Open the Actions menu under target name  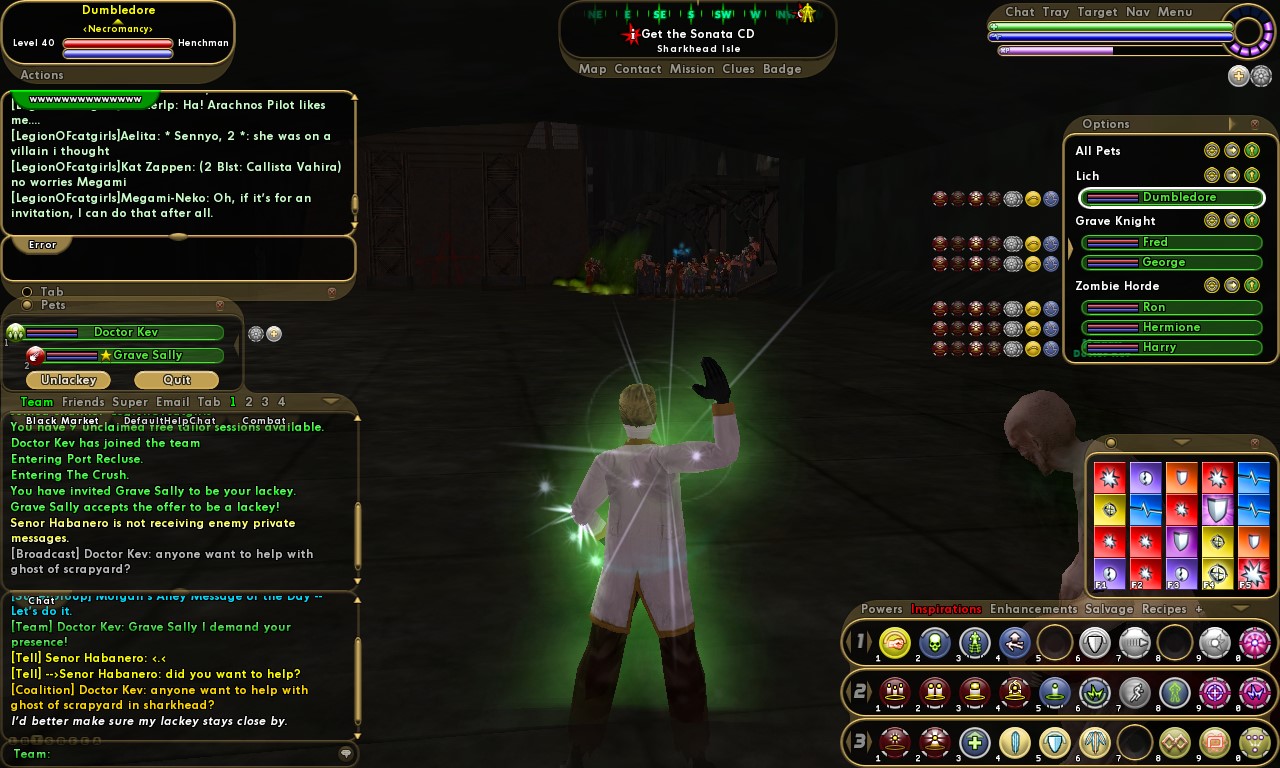pyautogui.click(x=42, y=75)
